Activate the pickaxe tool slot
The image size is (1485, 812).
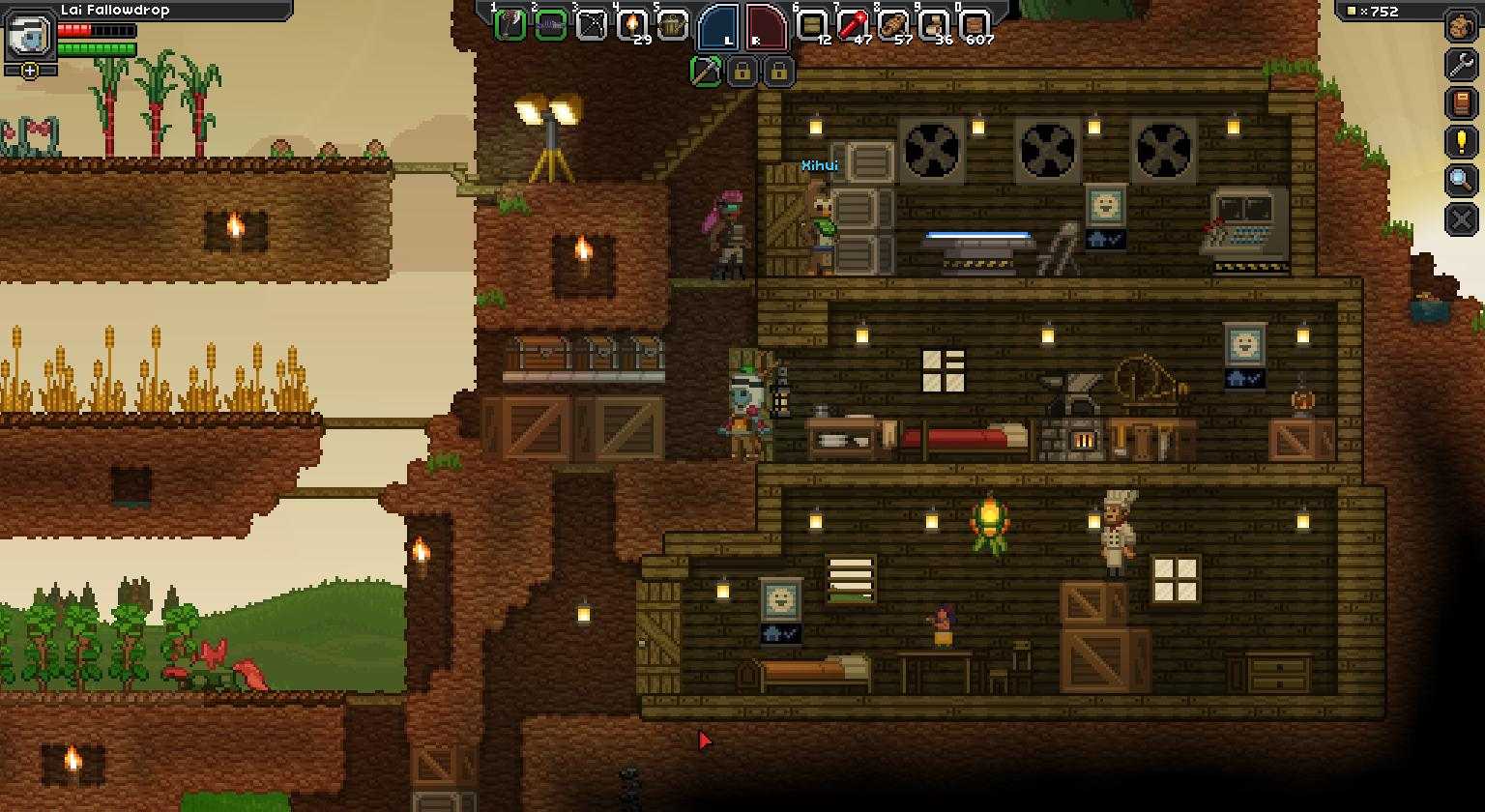click(x=706, y=71)
